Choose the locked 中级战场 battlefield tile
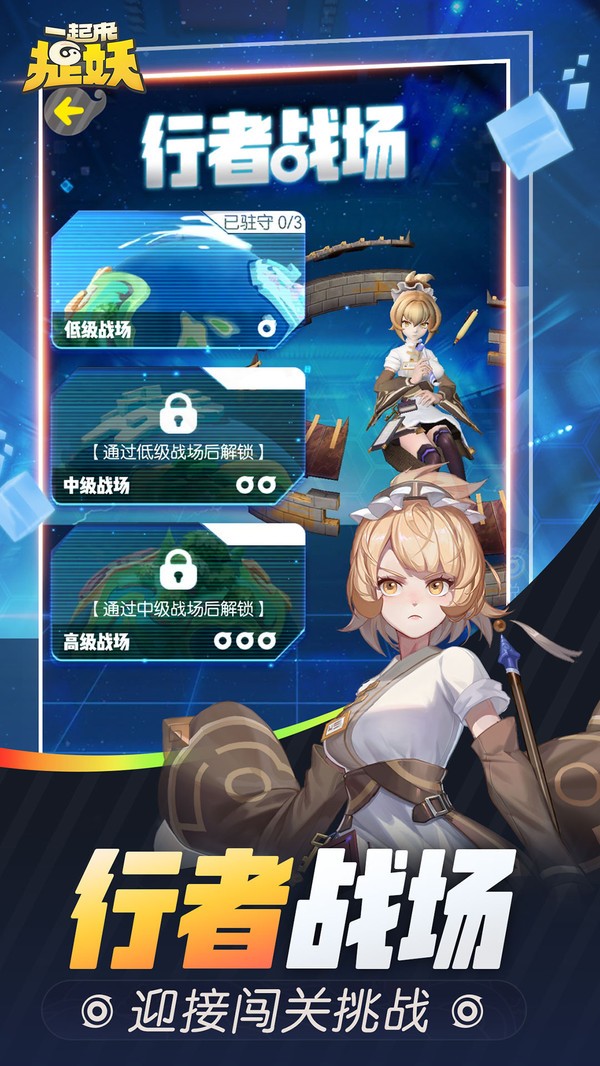 click(x=177, y=437)
